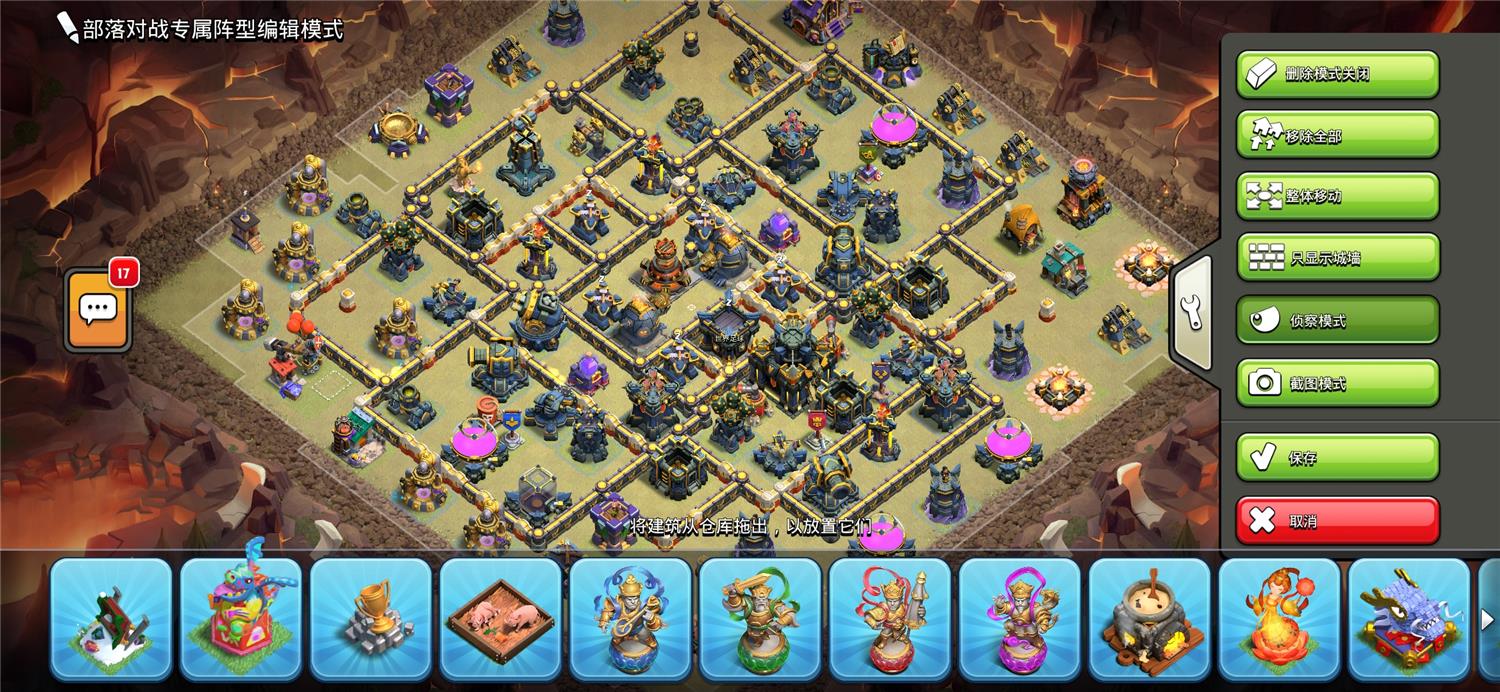Toggle the 删除模式关闭 erase mode button
The image size is (1500, 692).
coord(1337,74)
